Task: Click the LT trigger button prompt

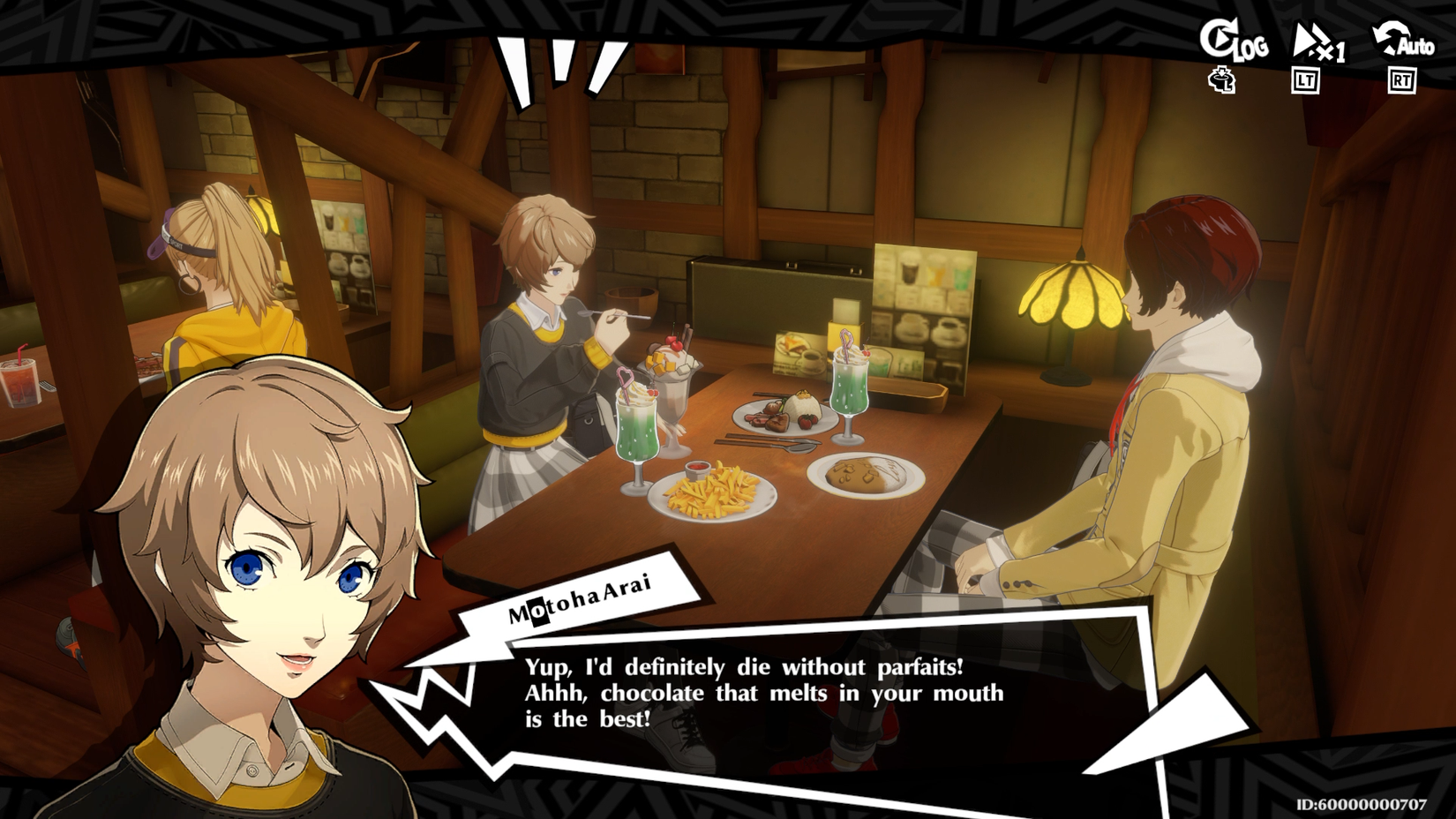Action: pos(1305,82)
